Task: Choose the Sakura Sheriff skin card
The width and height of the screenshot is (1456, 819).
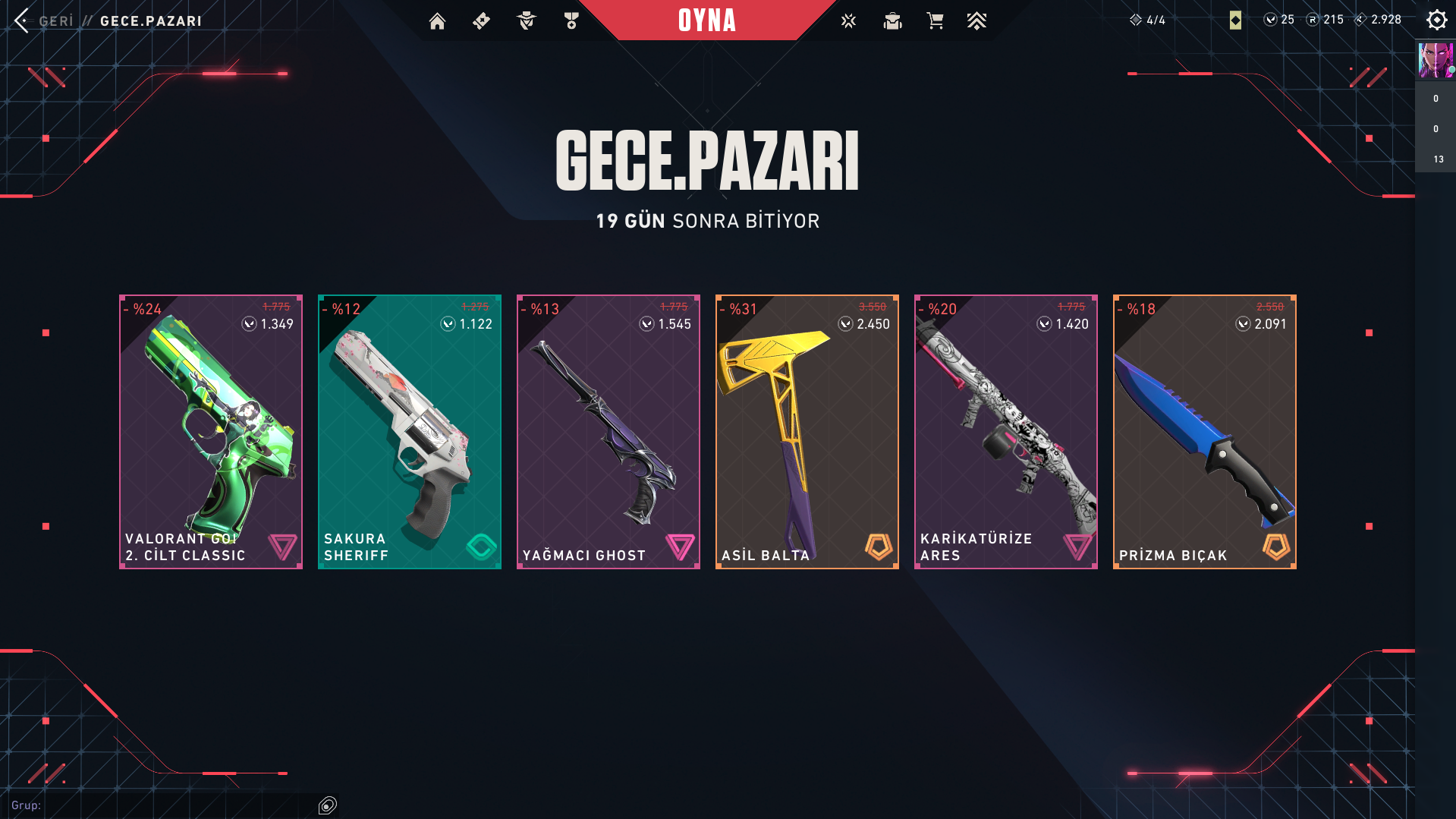Action: pyautogui.click(x=410, y=431)
